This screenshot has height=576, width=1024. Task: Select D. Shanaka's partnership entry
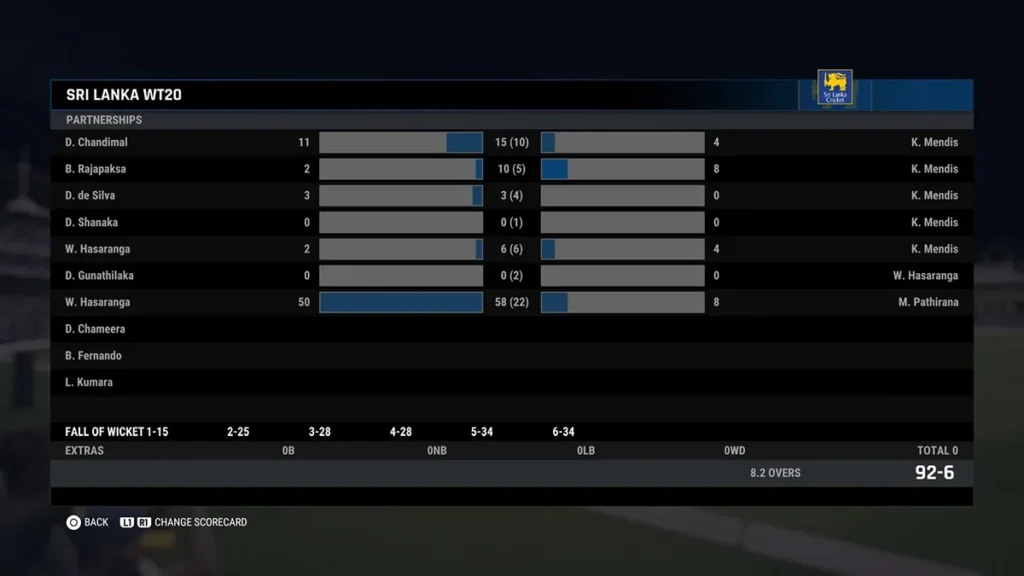(x=91, y=222)
